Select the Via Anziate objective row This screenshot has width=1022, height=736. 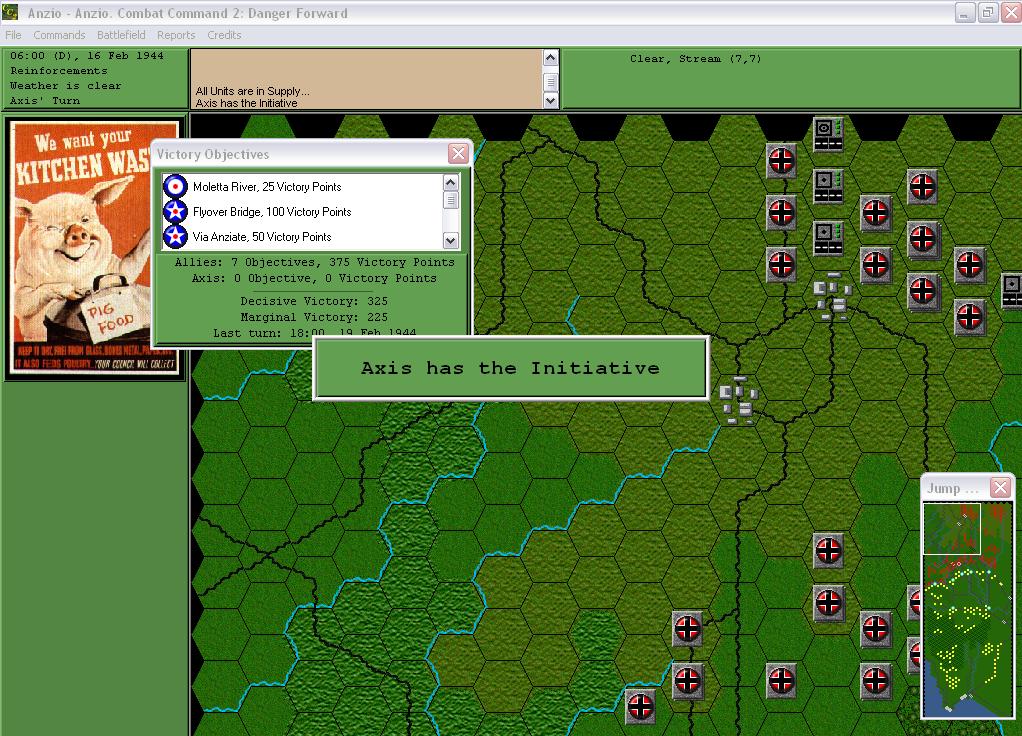click(x=262, y=237)
